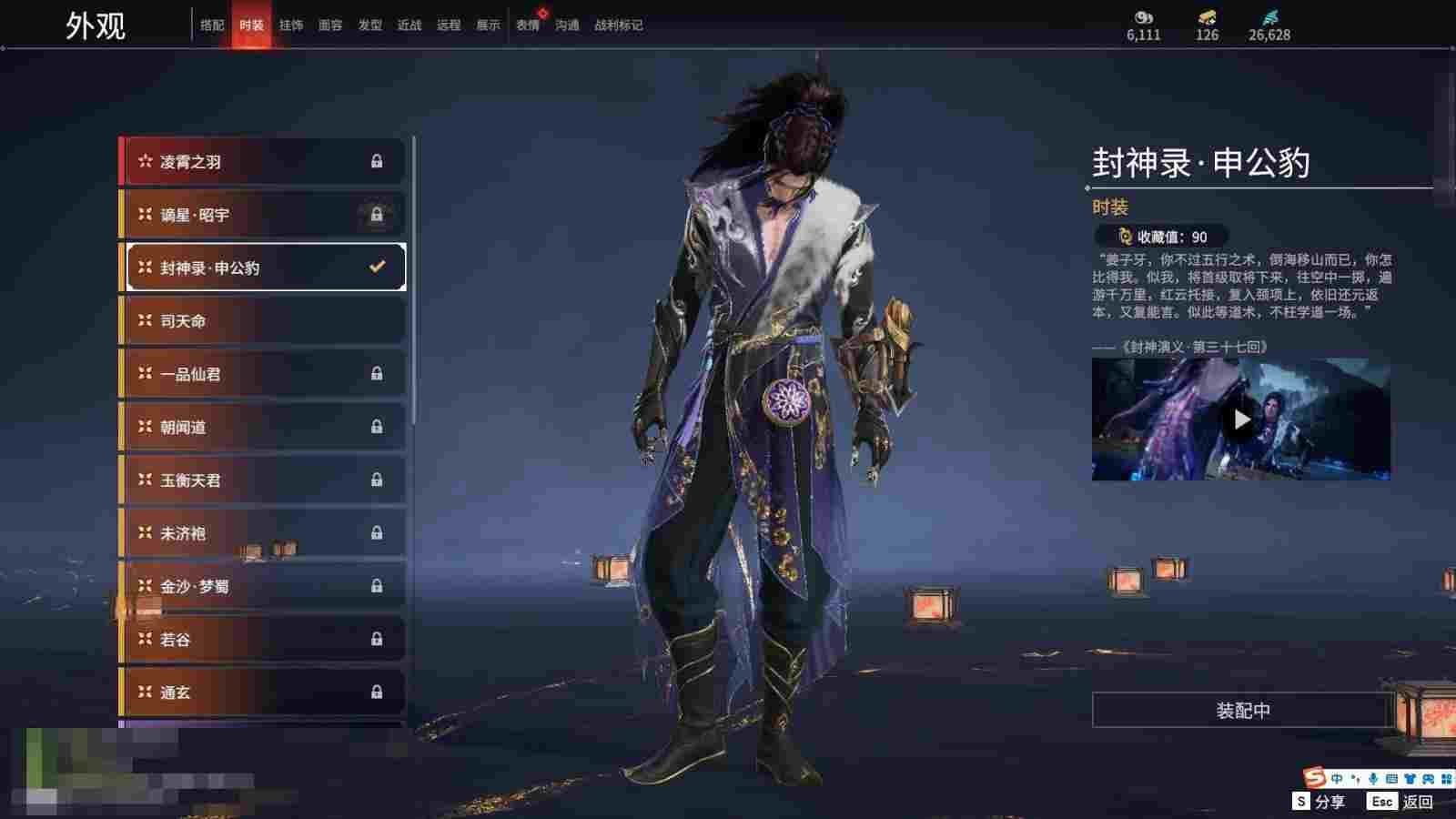
Task: Select the 凌霄之羽 outfit
Action: click(262, 162)
